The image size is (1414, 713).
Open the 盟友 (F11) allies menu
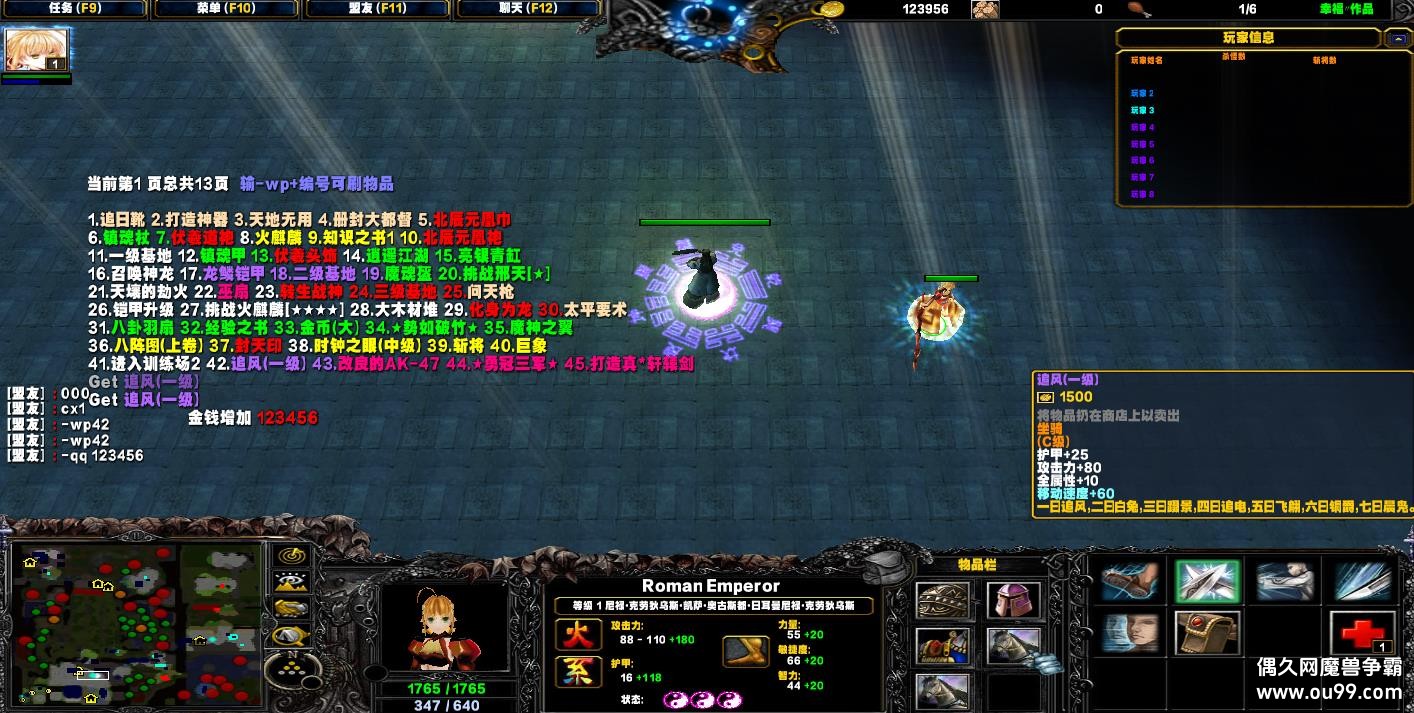click(377, 9)
